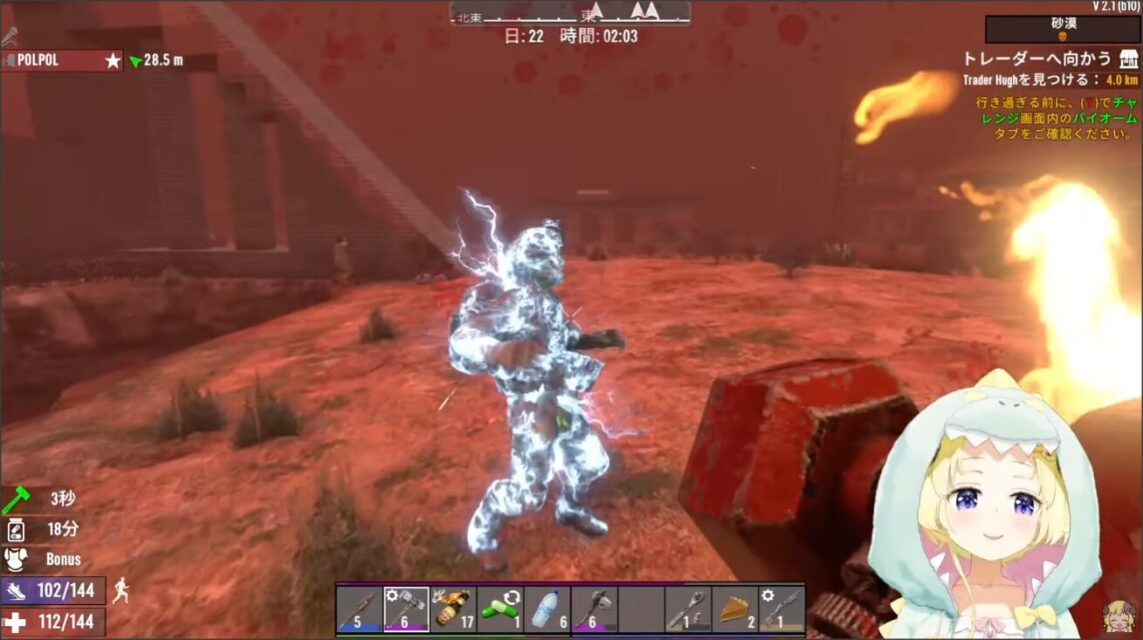Select the sledgehammer hotbar slot
1143x640 pixels.
coord(406,608)
